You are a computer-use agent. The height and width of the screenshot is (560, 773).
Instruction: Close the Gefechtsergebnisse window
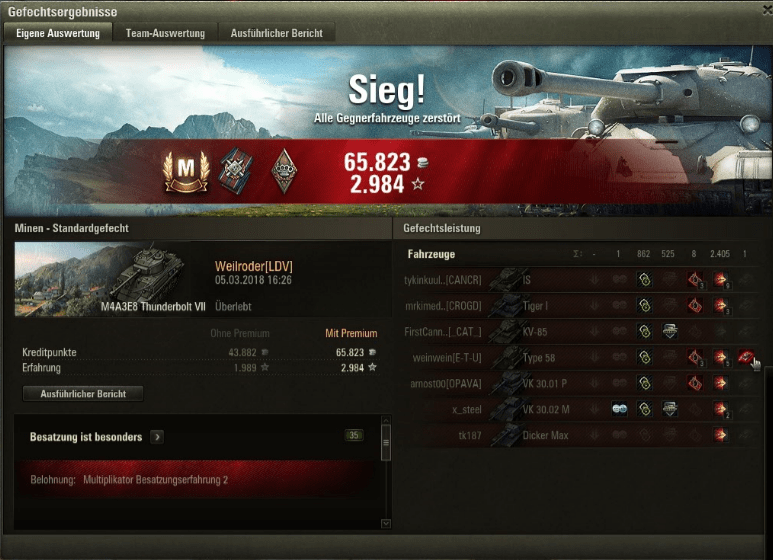761,11
